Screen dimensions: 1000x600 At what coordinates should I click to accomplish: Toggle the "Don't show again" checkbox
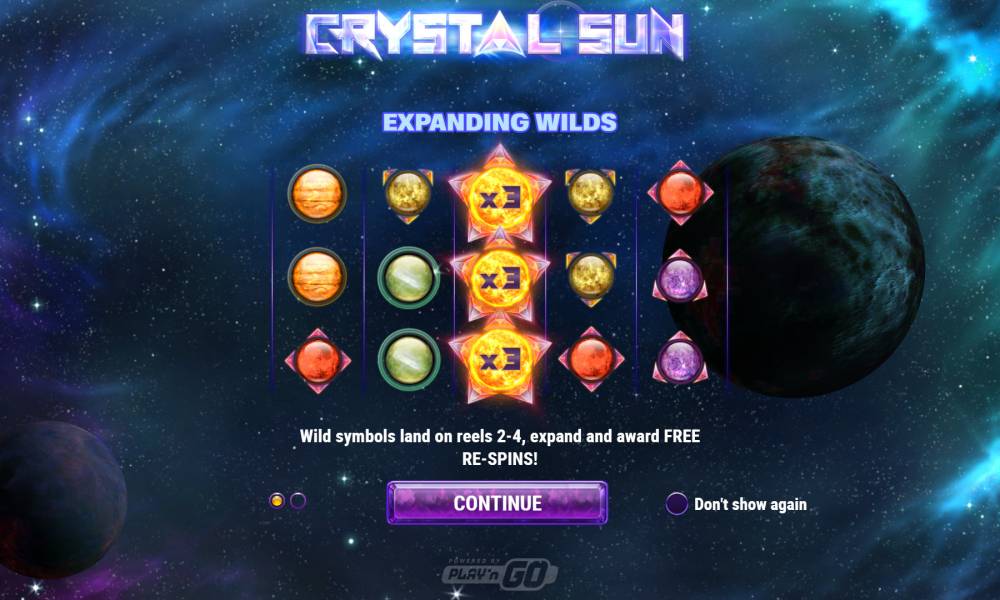[x=677, y=504]
